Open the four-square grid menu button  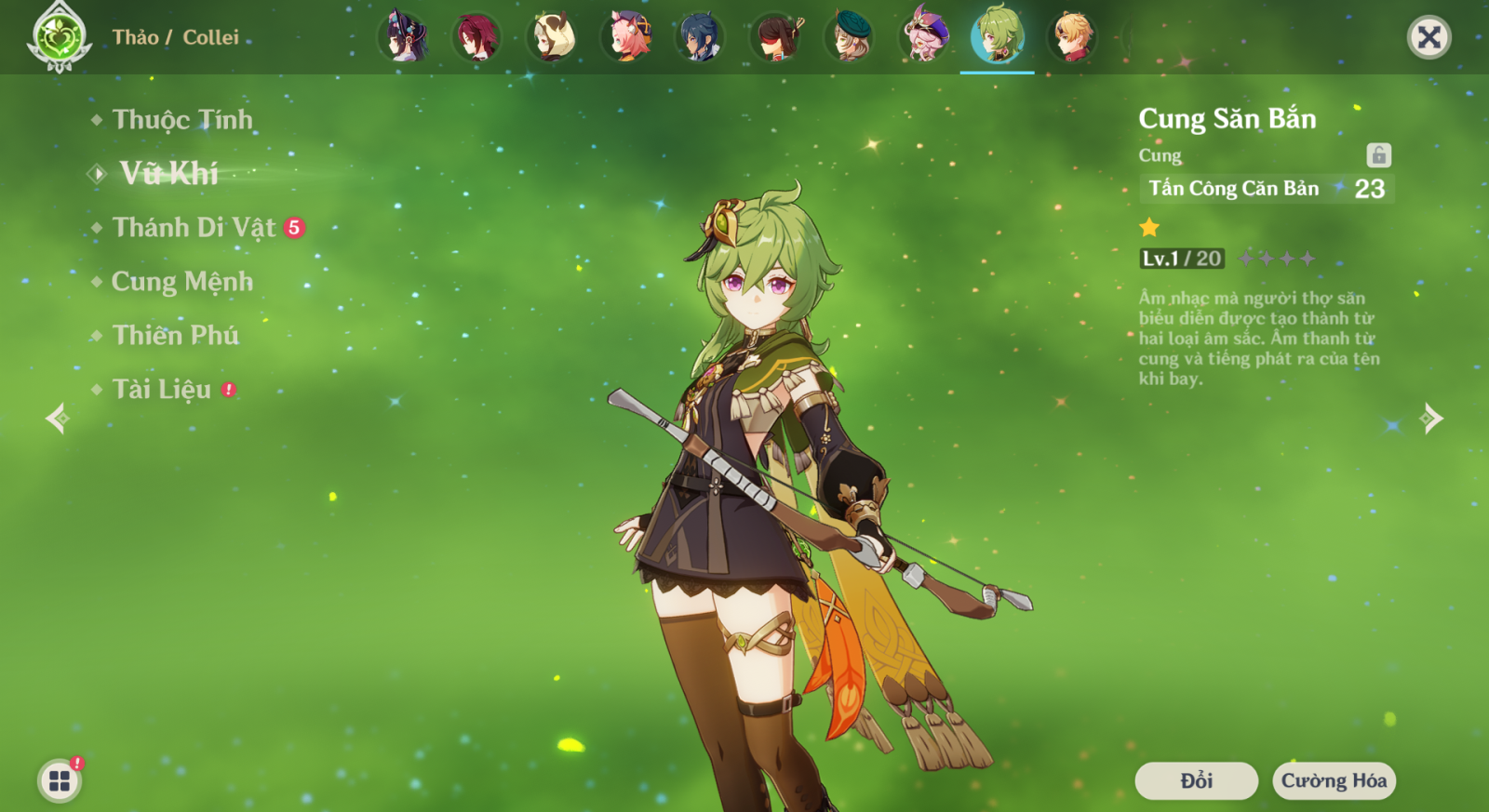[60, 780]
